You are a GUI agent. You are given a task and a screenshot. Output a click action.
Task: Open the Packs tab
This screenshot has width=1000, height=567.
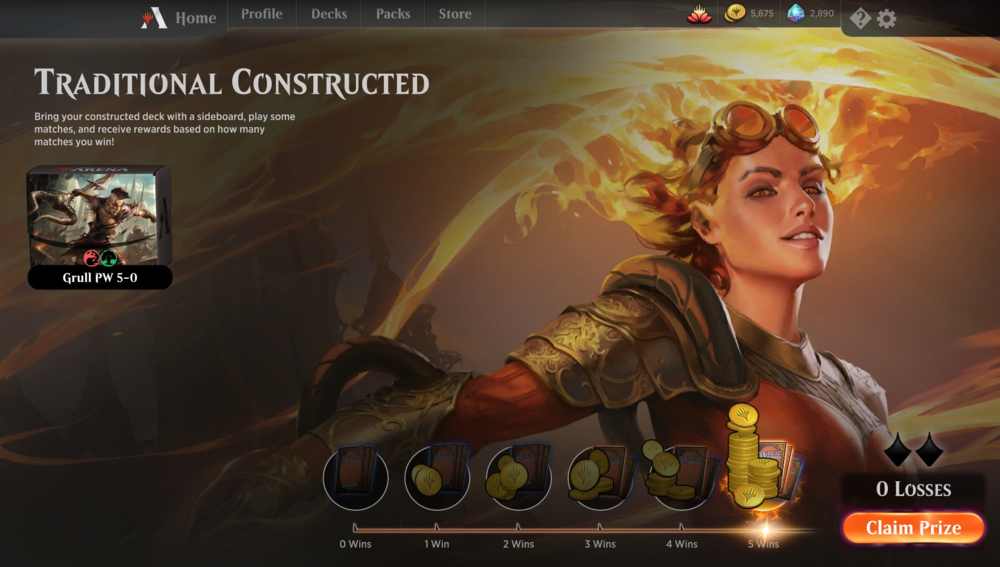tap(393, 14)
